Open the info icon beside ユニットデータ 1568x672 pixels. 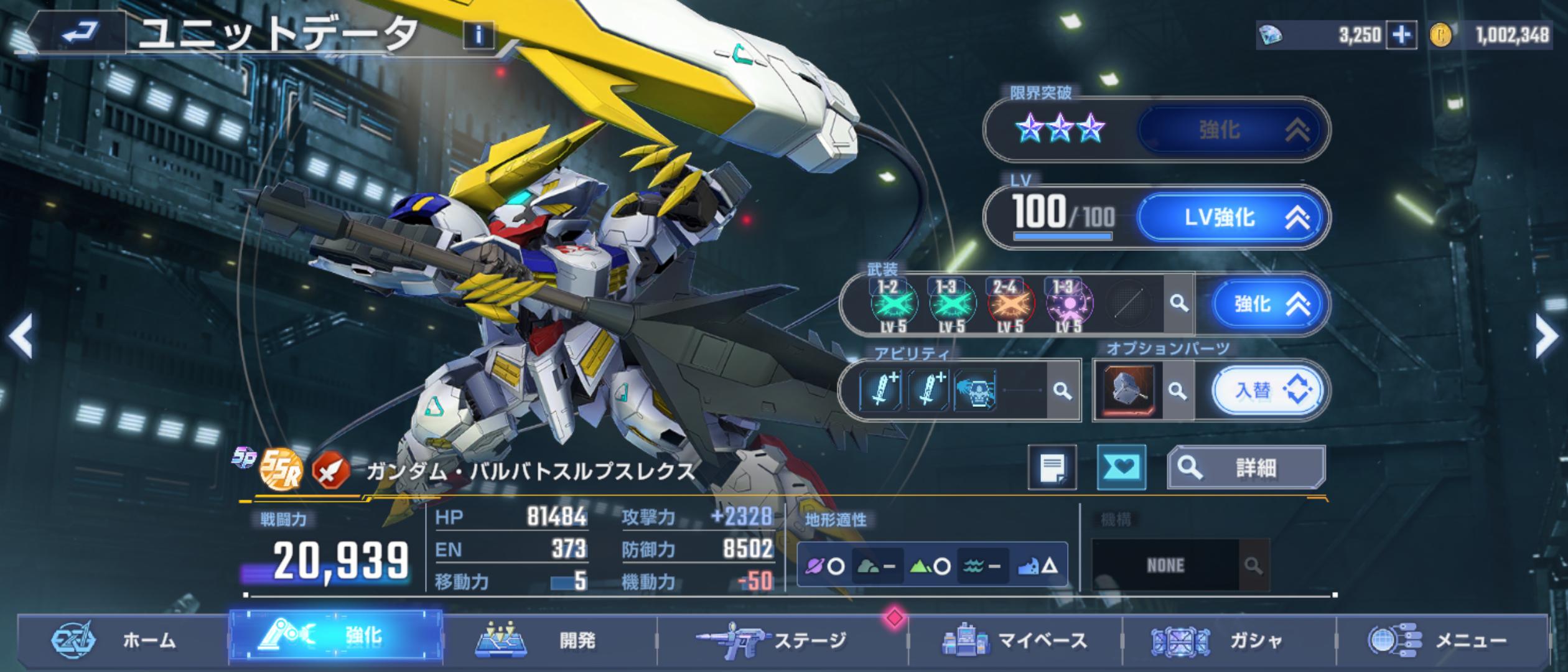[478, 35]
